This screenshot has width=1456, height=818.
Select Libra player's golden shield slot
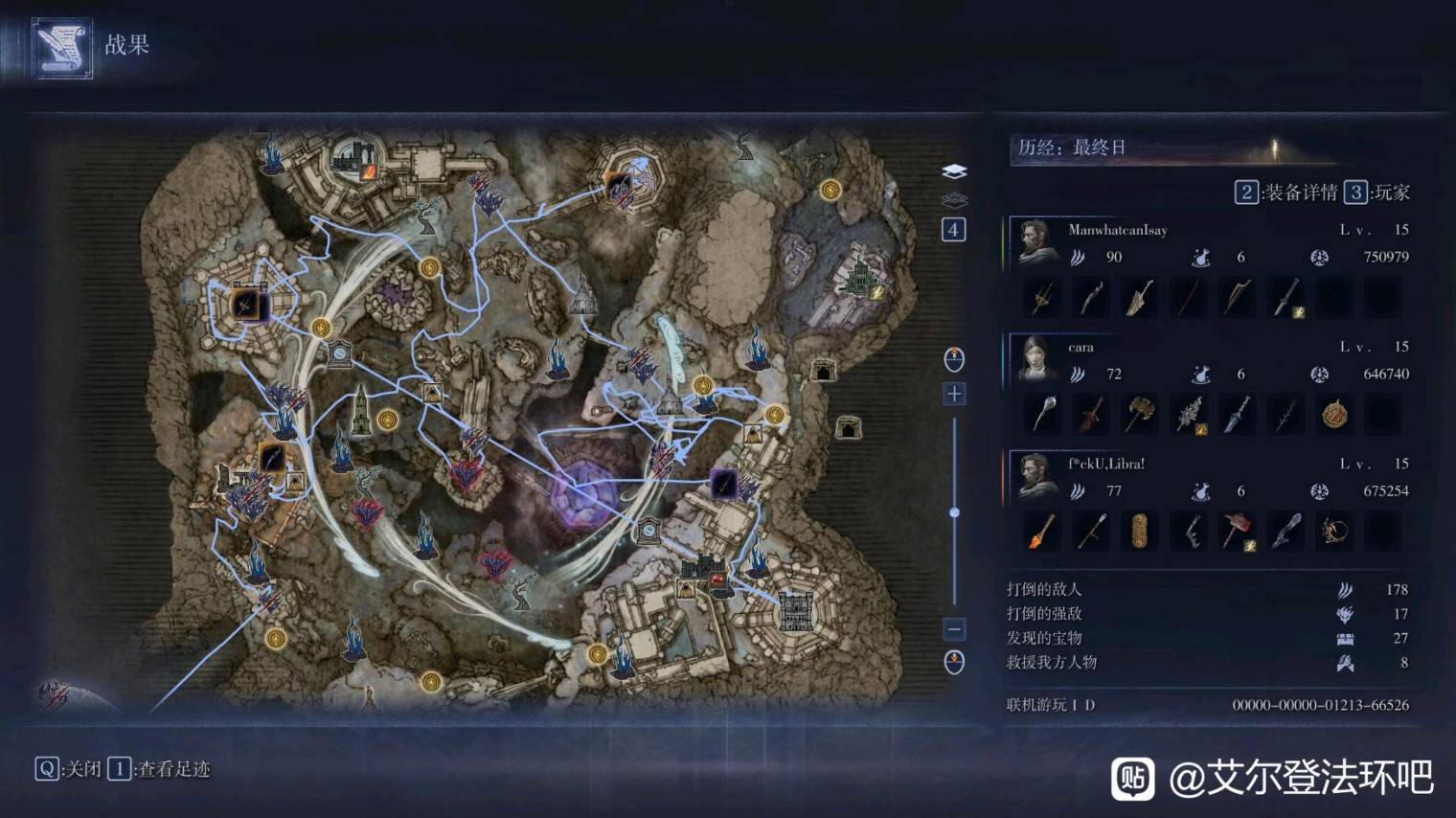click(x=1139, y=532)
